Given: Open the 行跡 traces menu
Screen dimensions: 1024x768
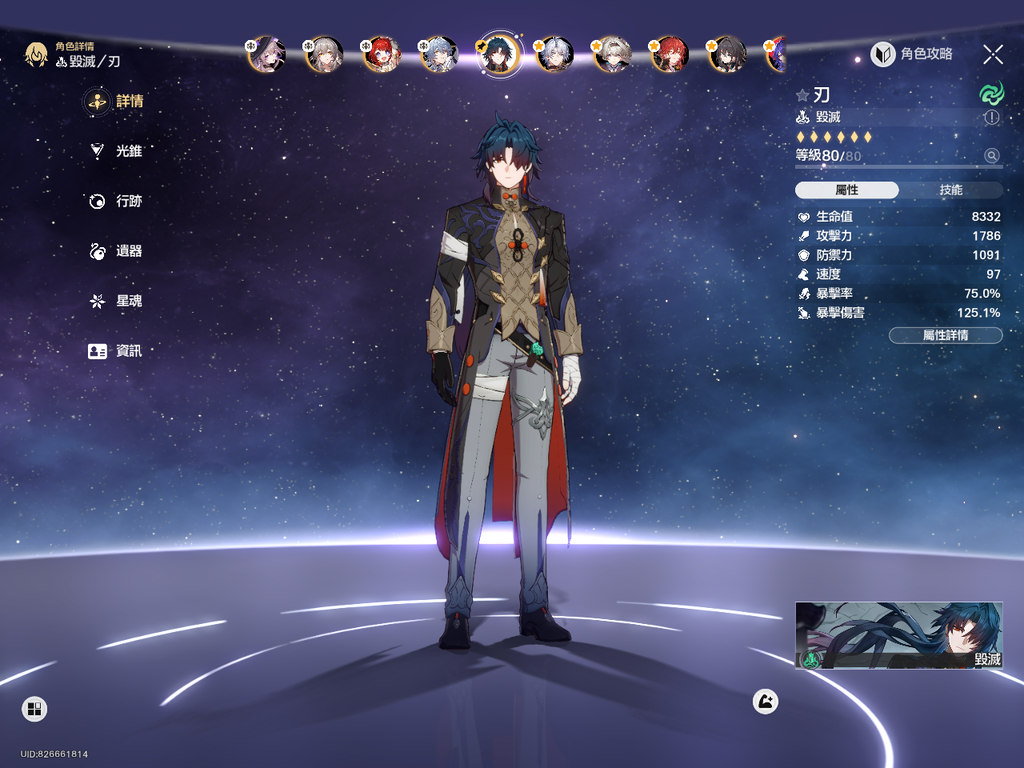Looking at the screenshot, I should tap(115, 201).
